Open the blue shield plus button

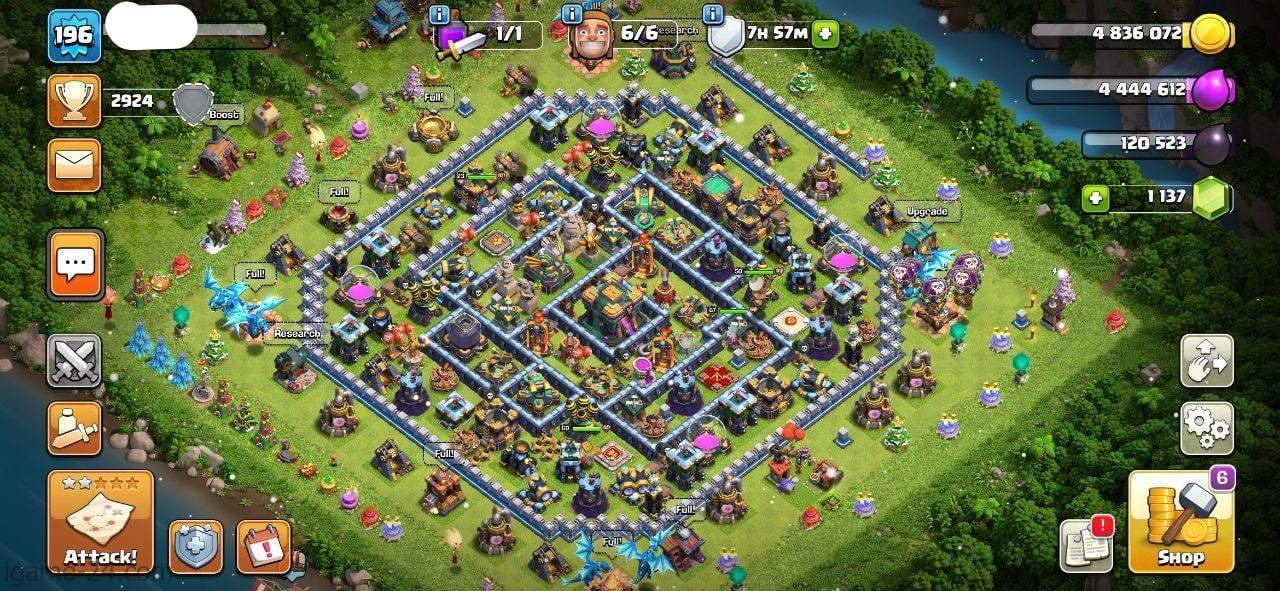(195, 547)
